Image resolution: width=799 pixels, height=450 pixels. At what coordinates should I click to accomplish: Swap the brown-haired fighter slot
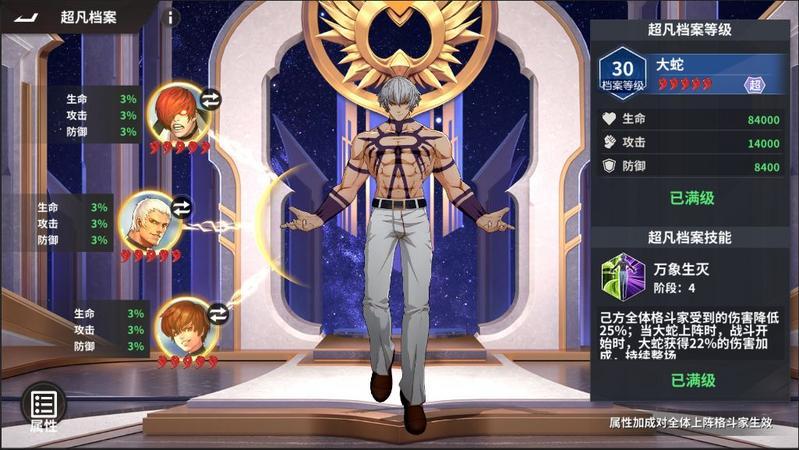[218, 314]
